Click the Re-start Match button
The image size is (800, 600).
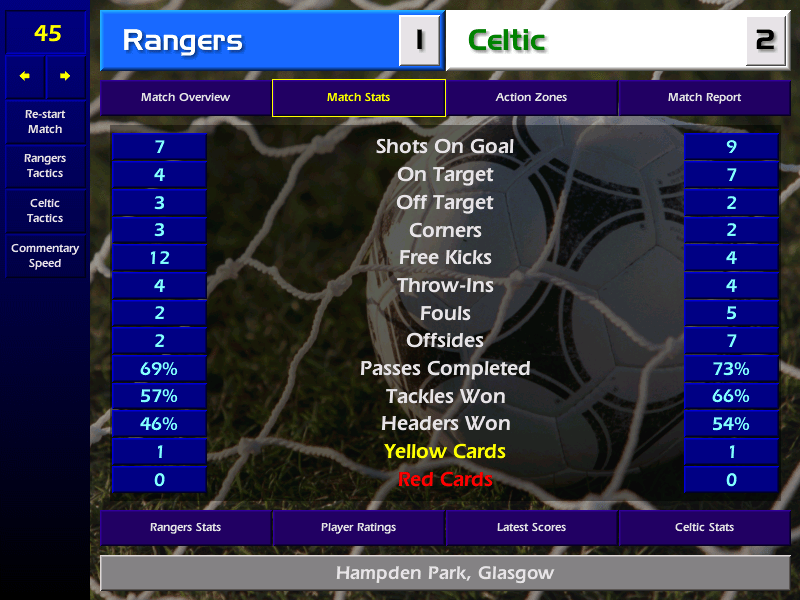[x=45, y=122]
